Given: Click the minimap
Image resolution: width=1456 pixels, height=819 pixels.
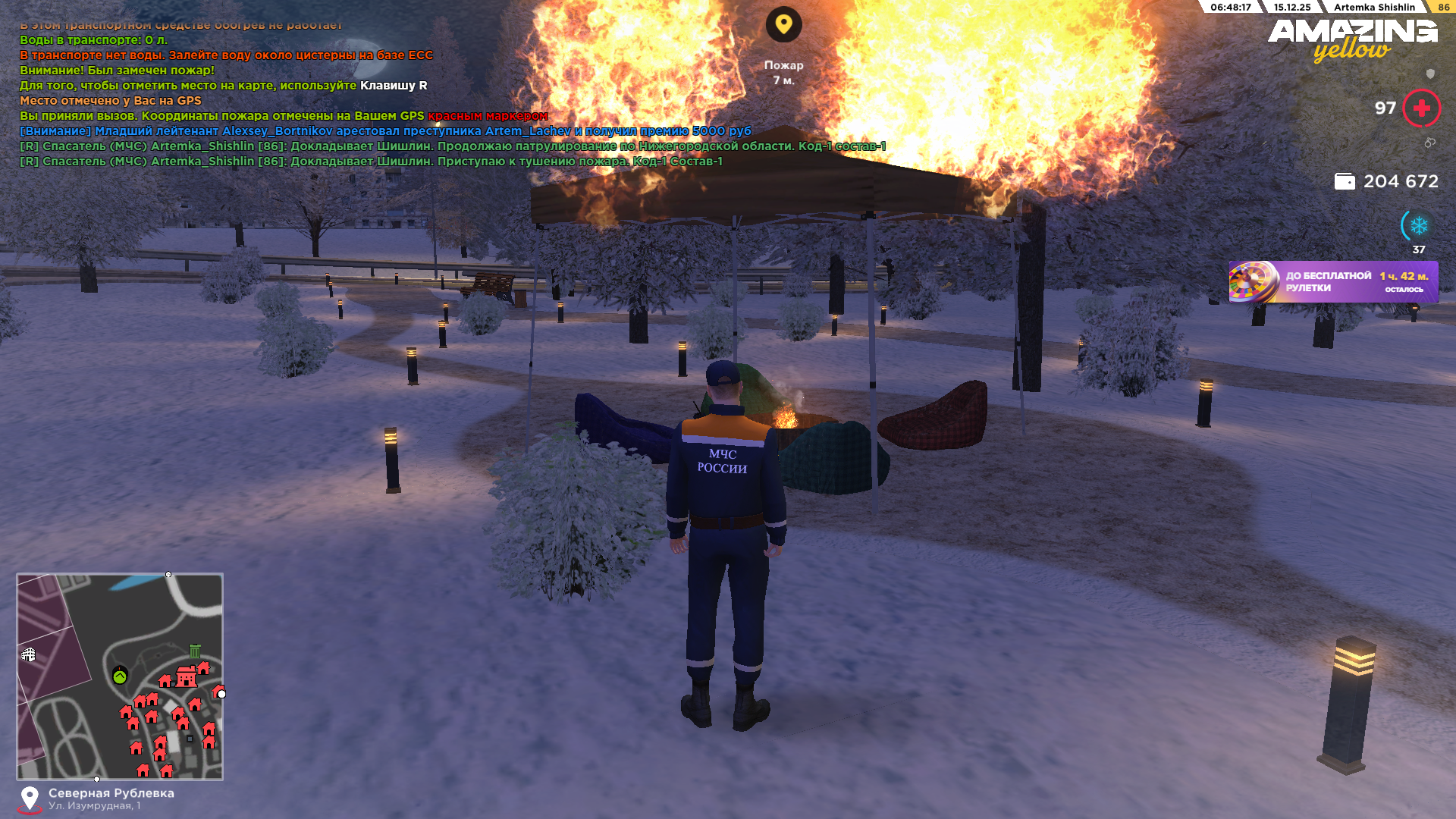Looking at the screenshot, I should click(120, 676).
